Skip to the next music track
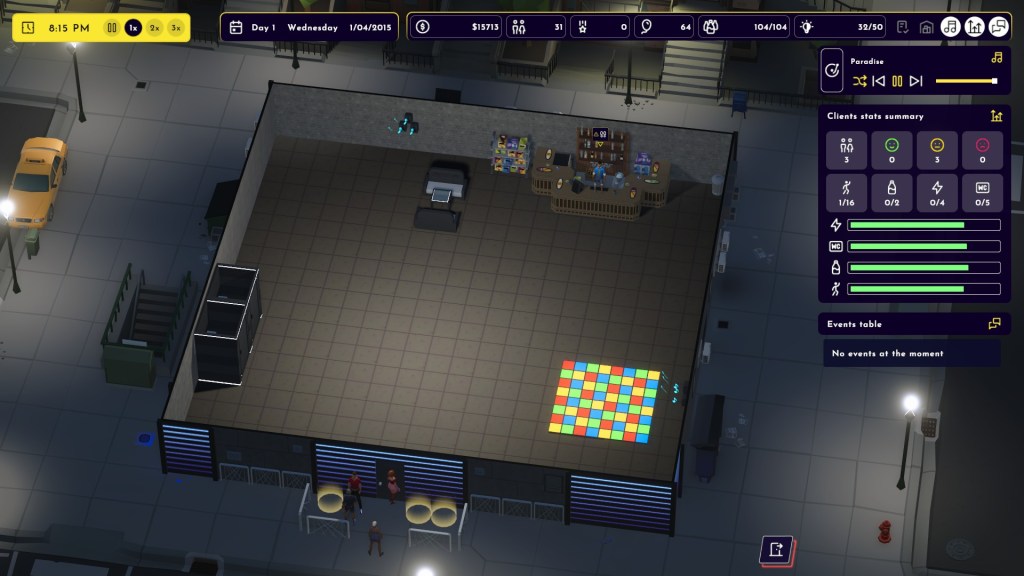 [x=916, y=81]
